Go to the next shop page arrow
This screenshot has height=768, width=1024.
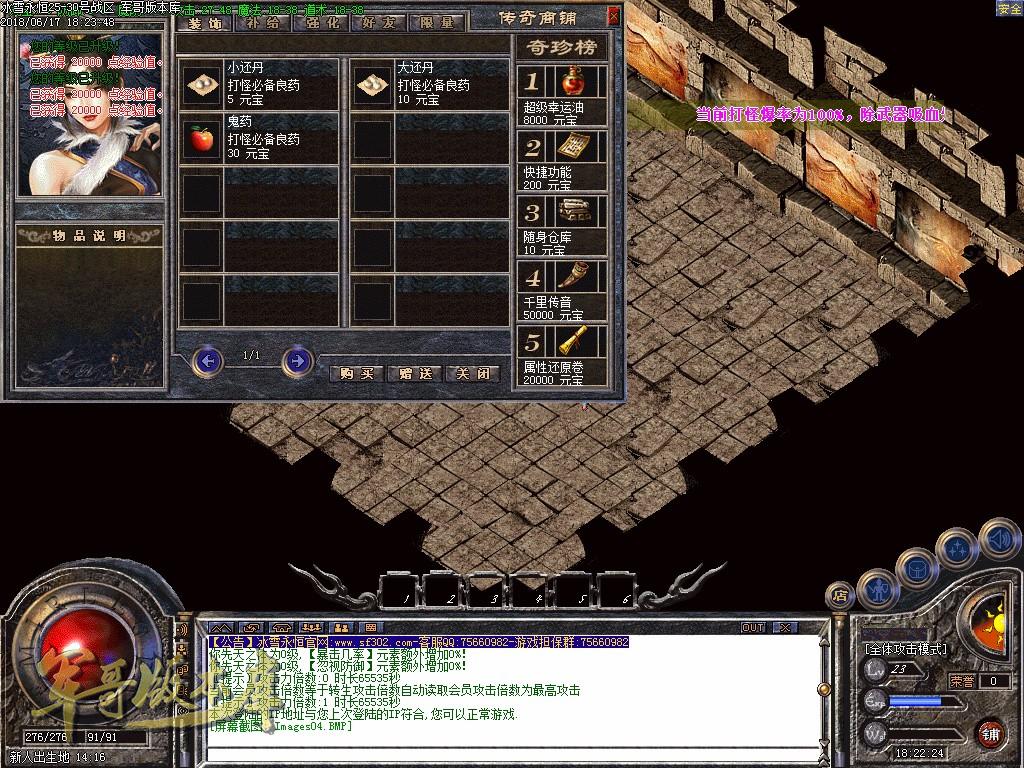[297, 360]
